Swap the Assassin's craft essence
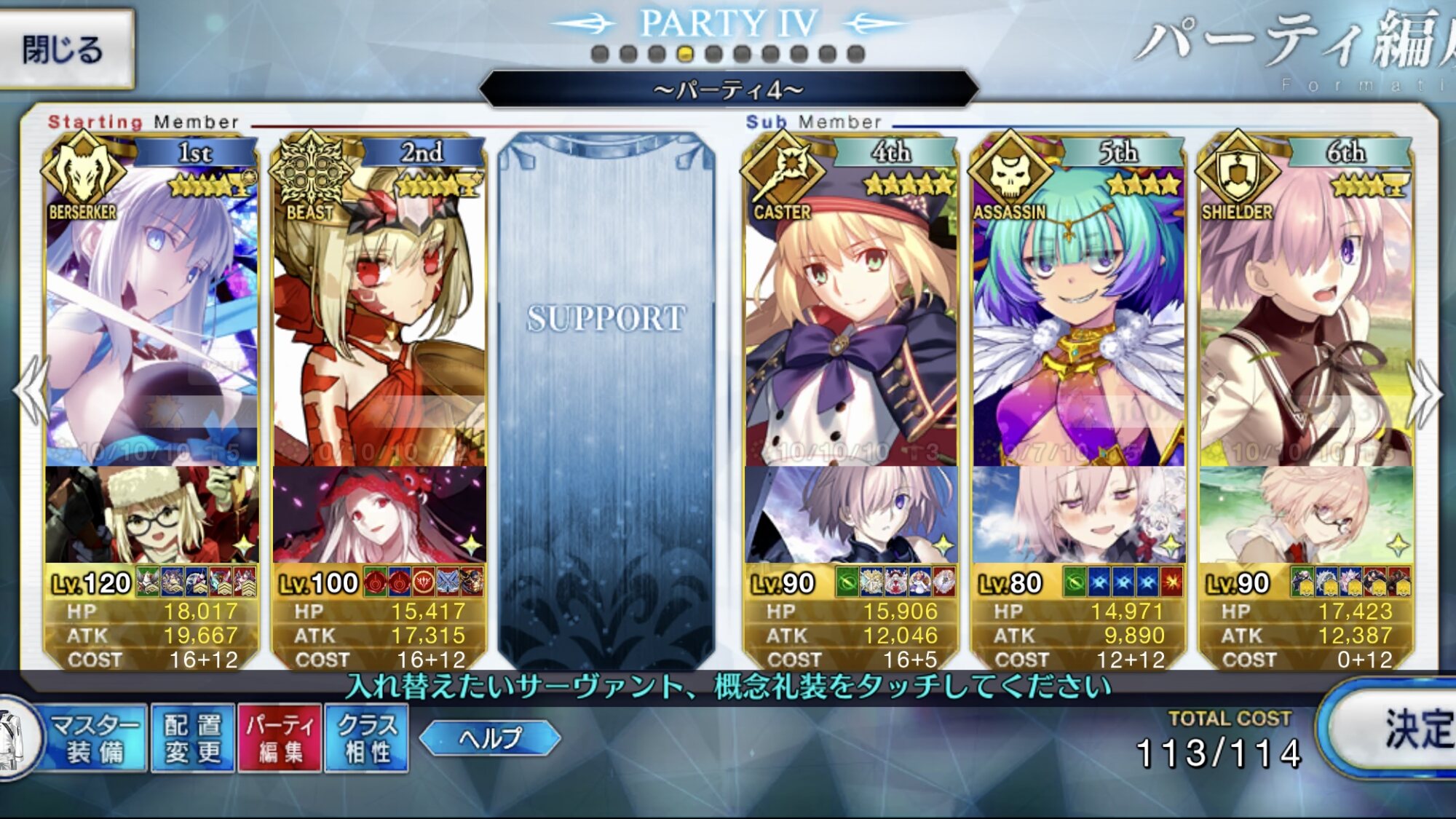1456x819 pixels. point(1078,514)
